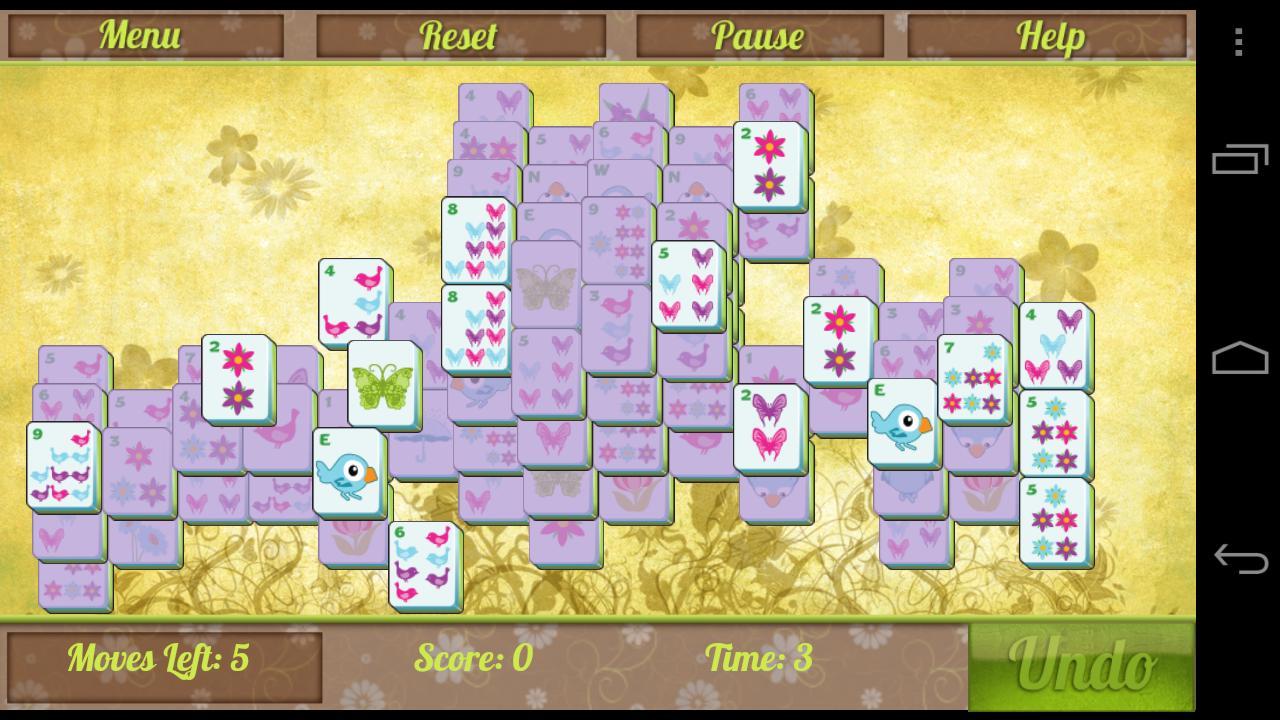
Task: Click the Reset button
Action: [460, 35]
